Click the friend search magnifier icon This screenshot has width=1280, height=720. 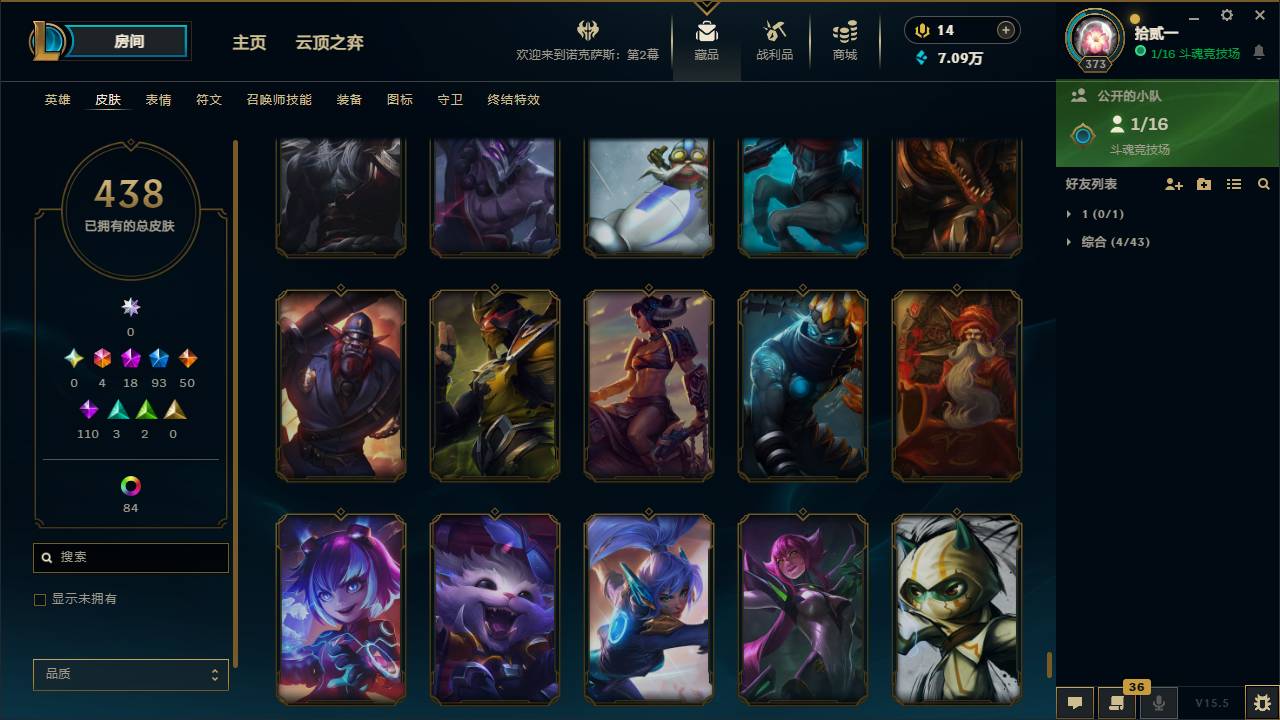point(1264,184)
